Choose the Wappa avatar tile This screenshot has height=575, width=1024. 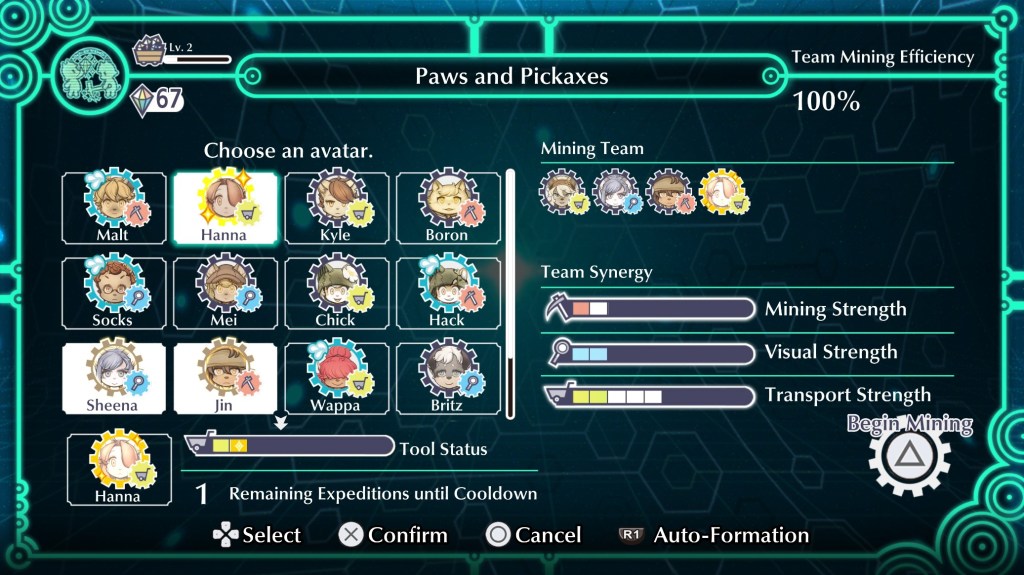coord(336,378)
